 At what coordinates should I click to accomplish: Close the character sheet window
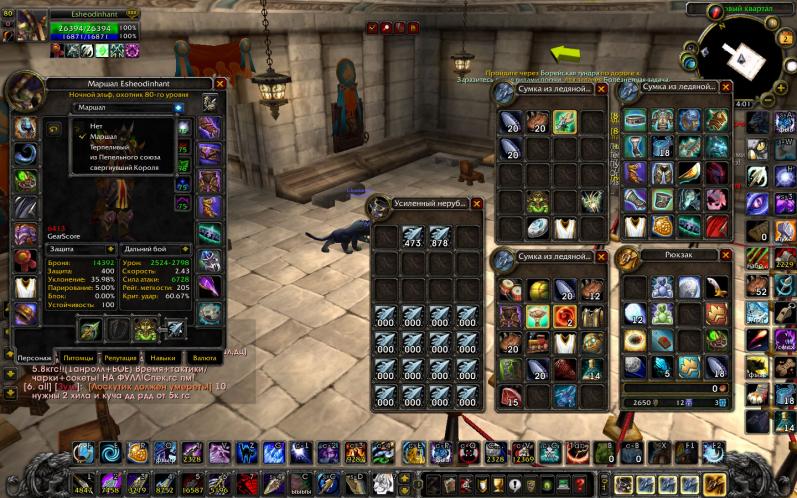tap(220, 85)
